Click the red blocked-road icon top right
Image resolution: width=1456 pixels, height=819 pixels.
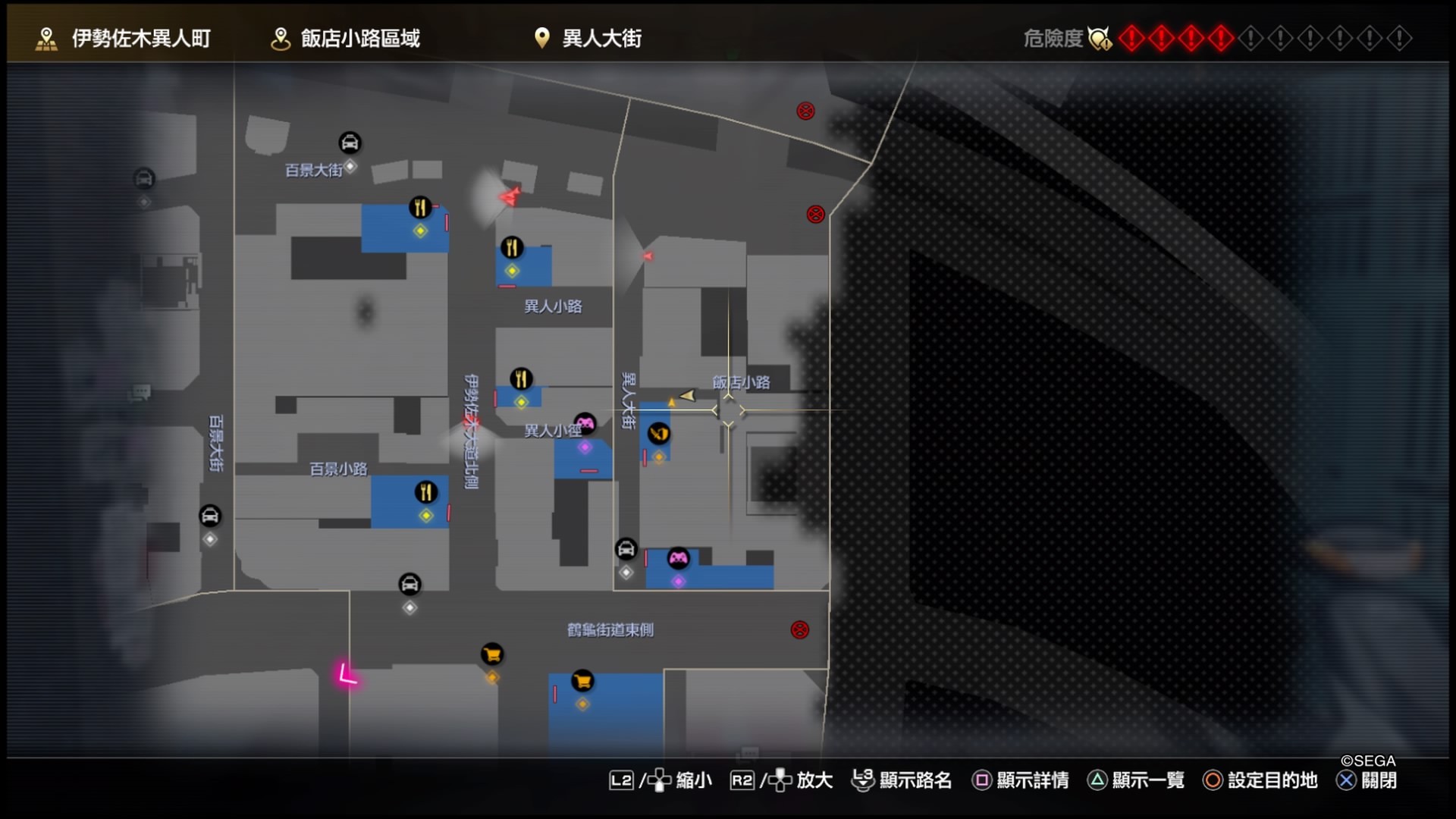coord(806,111)
